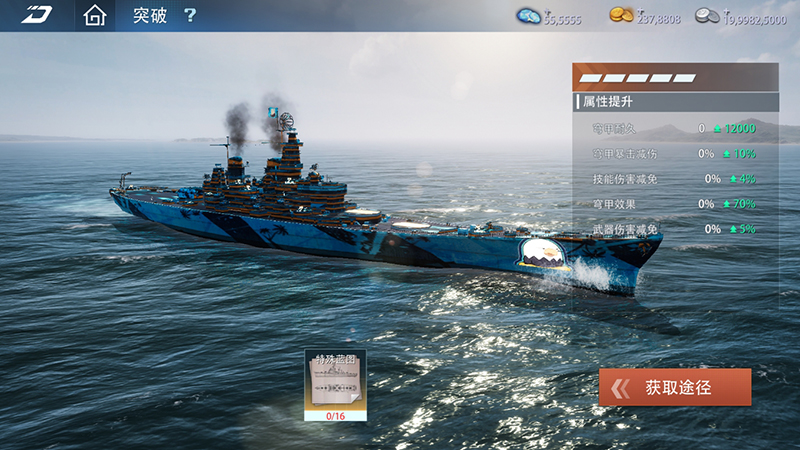Open the breakthrough help question mark
Image resolution: width=800 pixels, height=450 pixels.
tap(190, 16)
